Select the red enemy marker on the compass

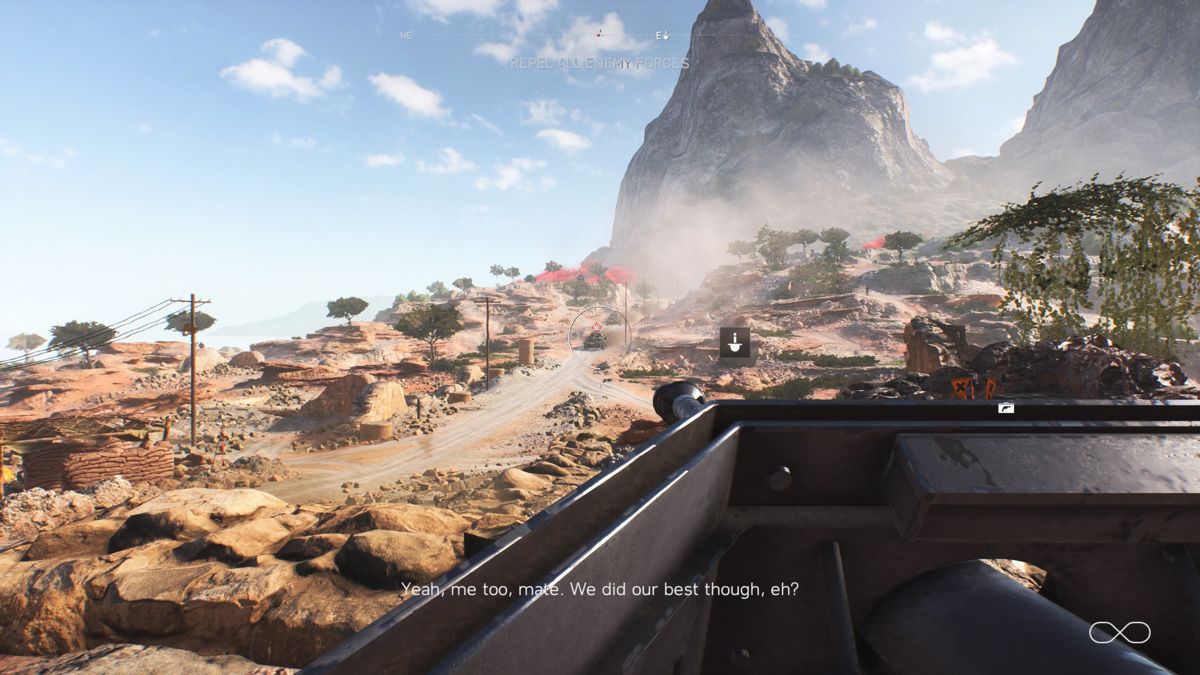pyautogui.click(x=599, y=34)
